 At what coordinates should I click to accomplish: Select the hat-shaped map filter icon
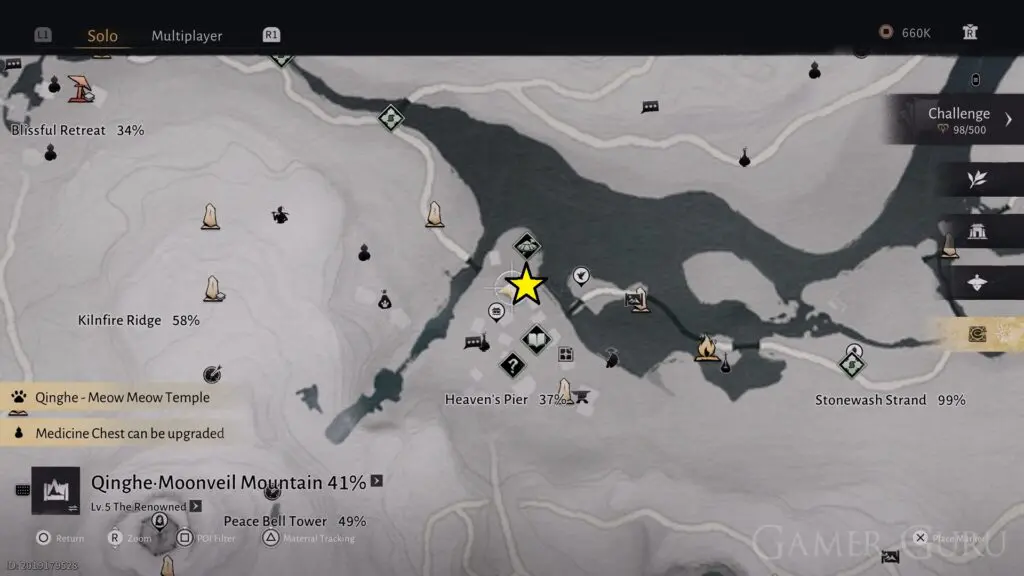point(977,283)
